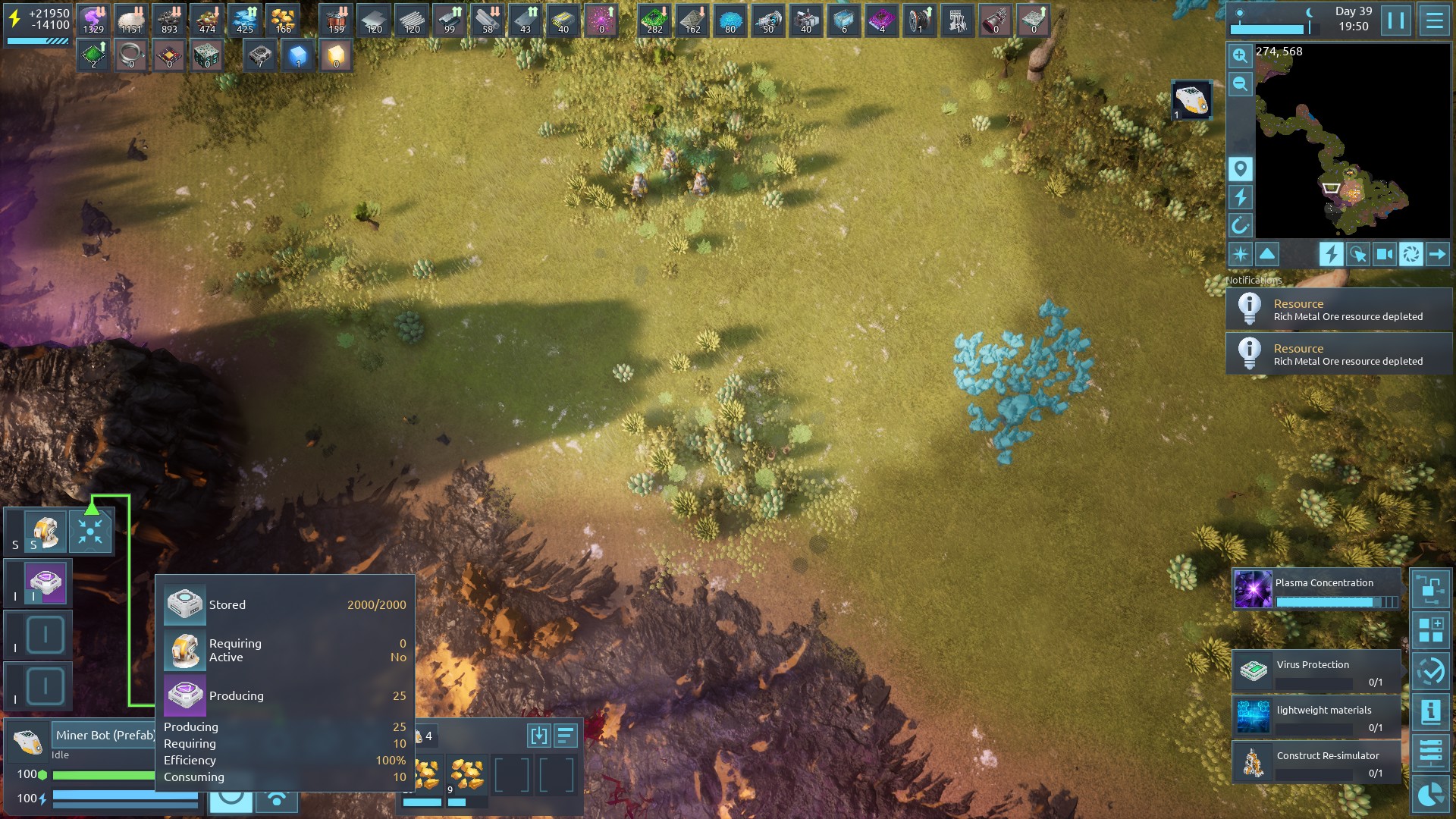Viewport: 1456px width, 819px height.
Task: Toggle the magnet button beside the minimap
Action: (x=1240, y=225)
